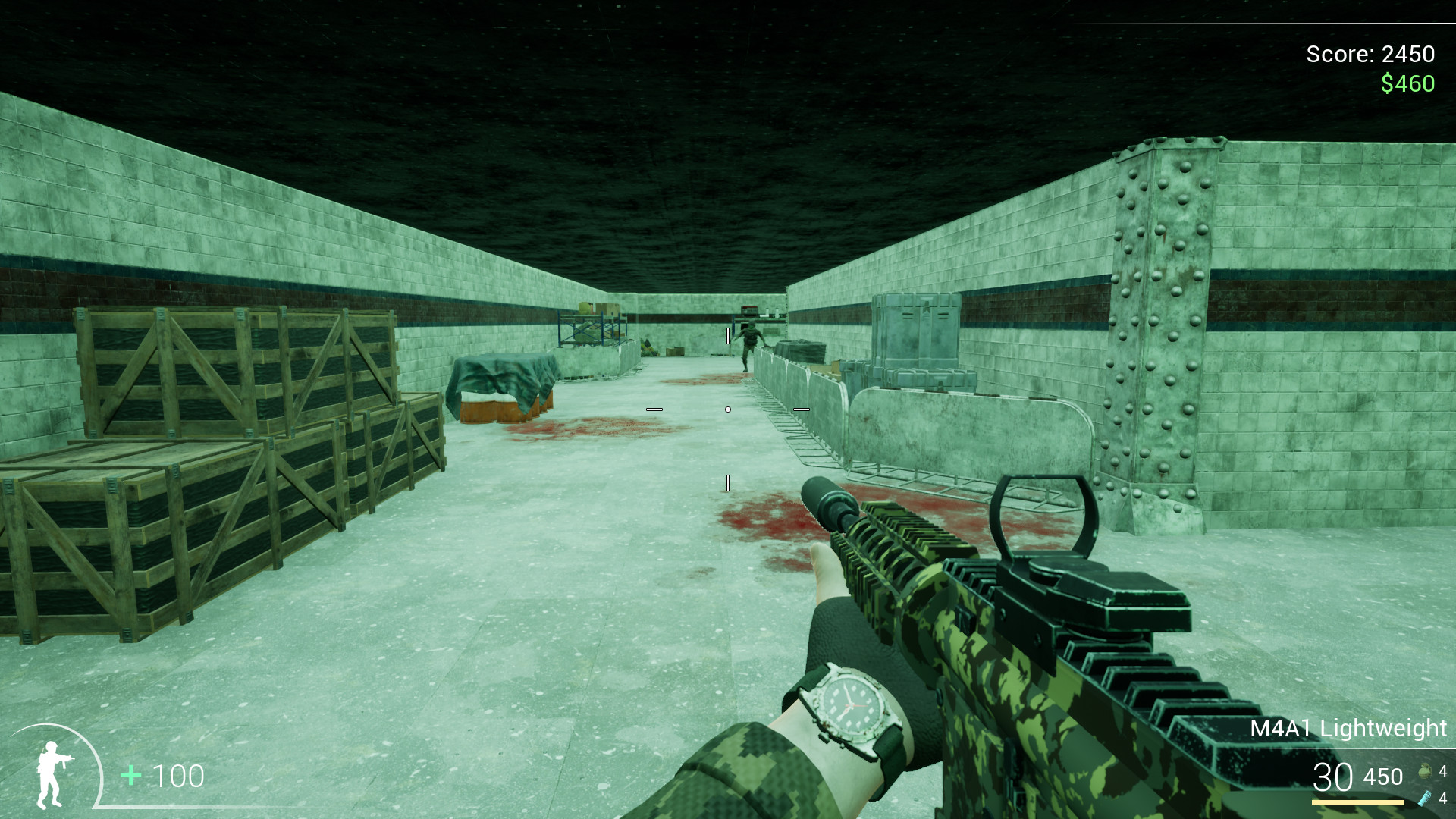Click the health value 100

coord(178,775)
